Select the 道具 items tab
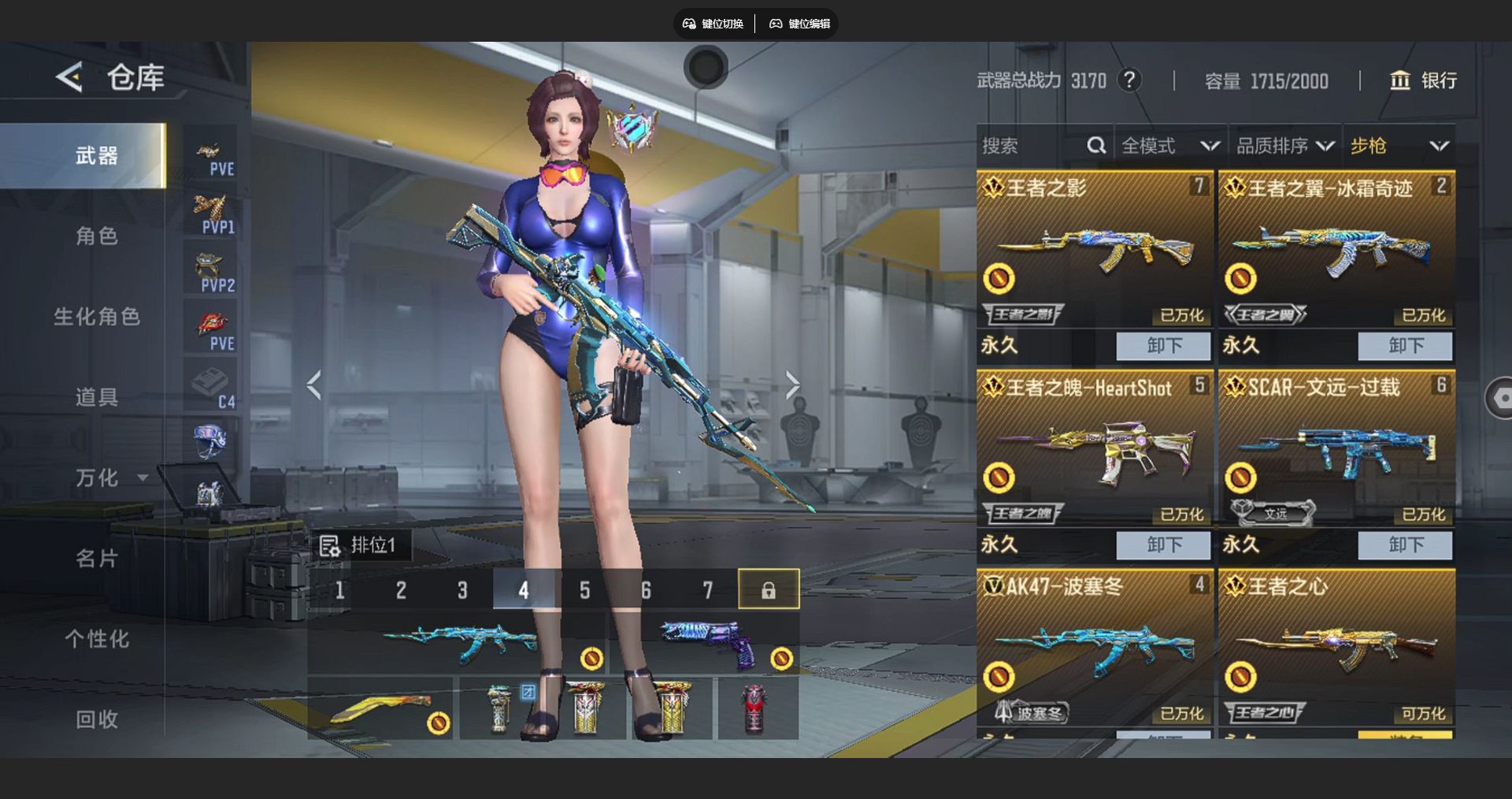 pos(96,397)
